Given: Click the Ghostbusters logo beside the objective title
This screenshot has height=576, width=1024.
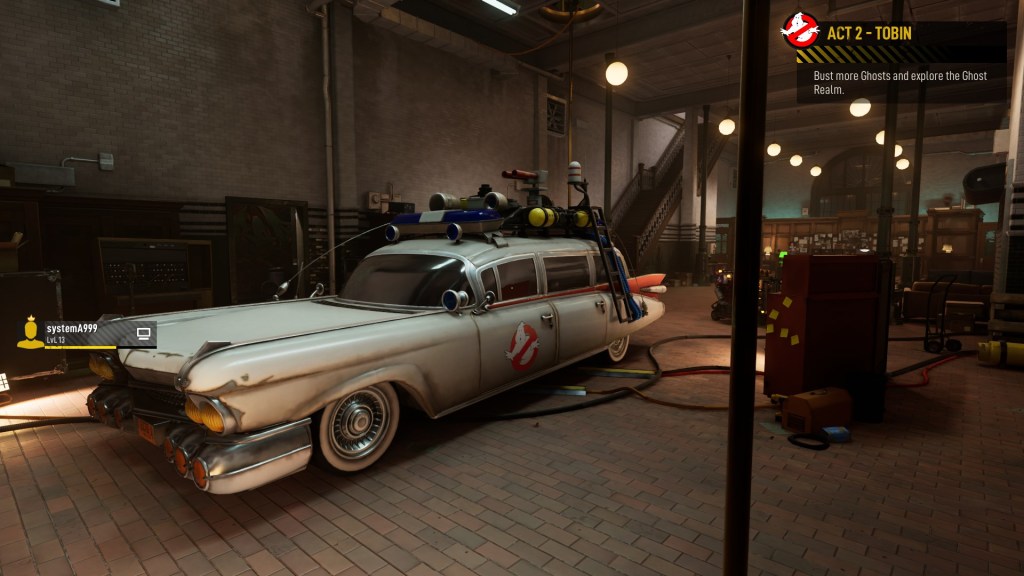Looking at the screenshot, I should tap(801, 31).
